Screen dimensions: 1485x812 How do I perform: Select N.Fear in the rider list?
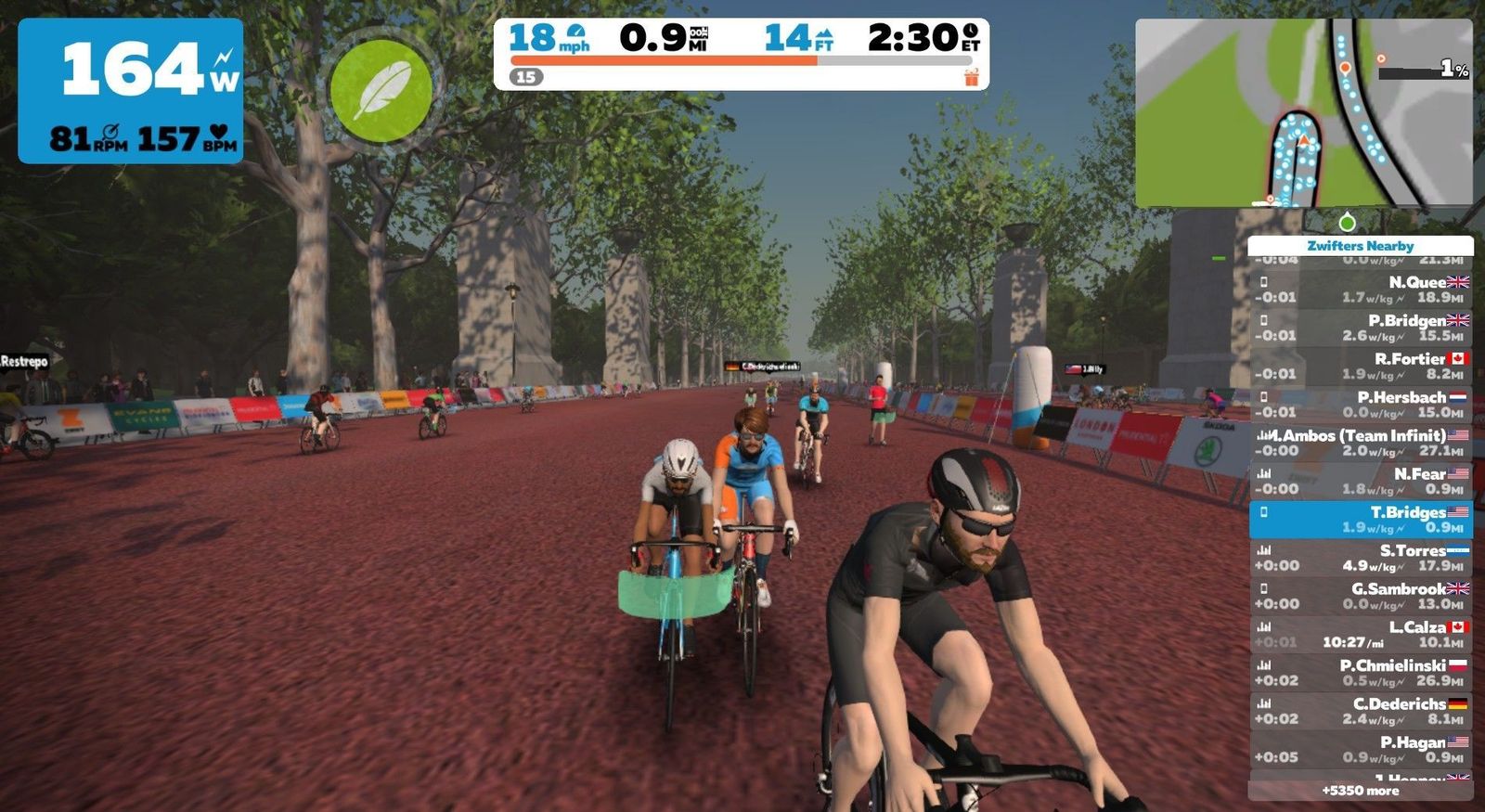(x=1360, y=481)
